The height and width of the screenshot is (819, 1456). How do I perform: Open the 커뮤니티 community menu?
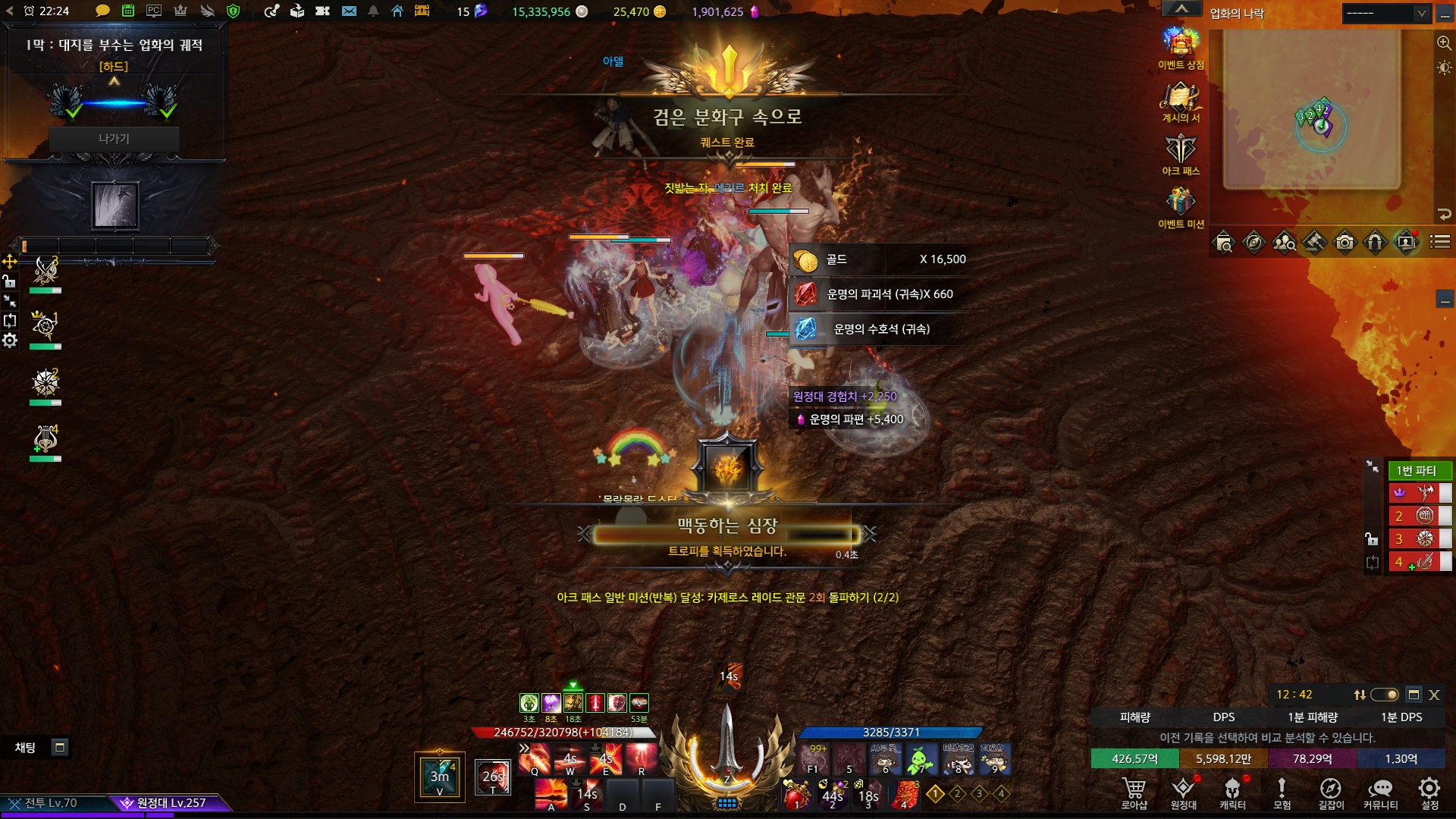tap(1380, 792)
